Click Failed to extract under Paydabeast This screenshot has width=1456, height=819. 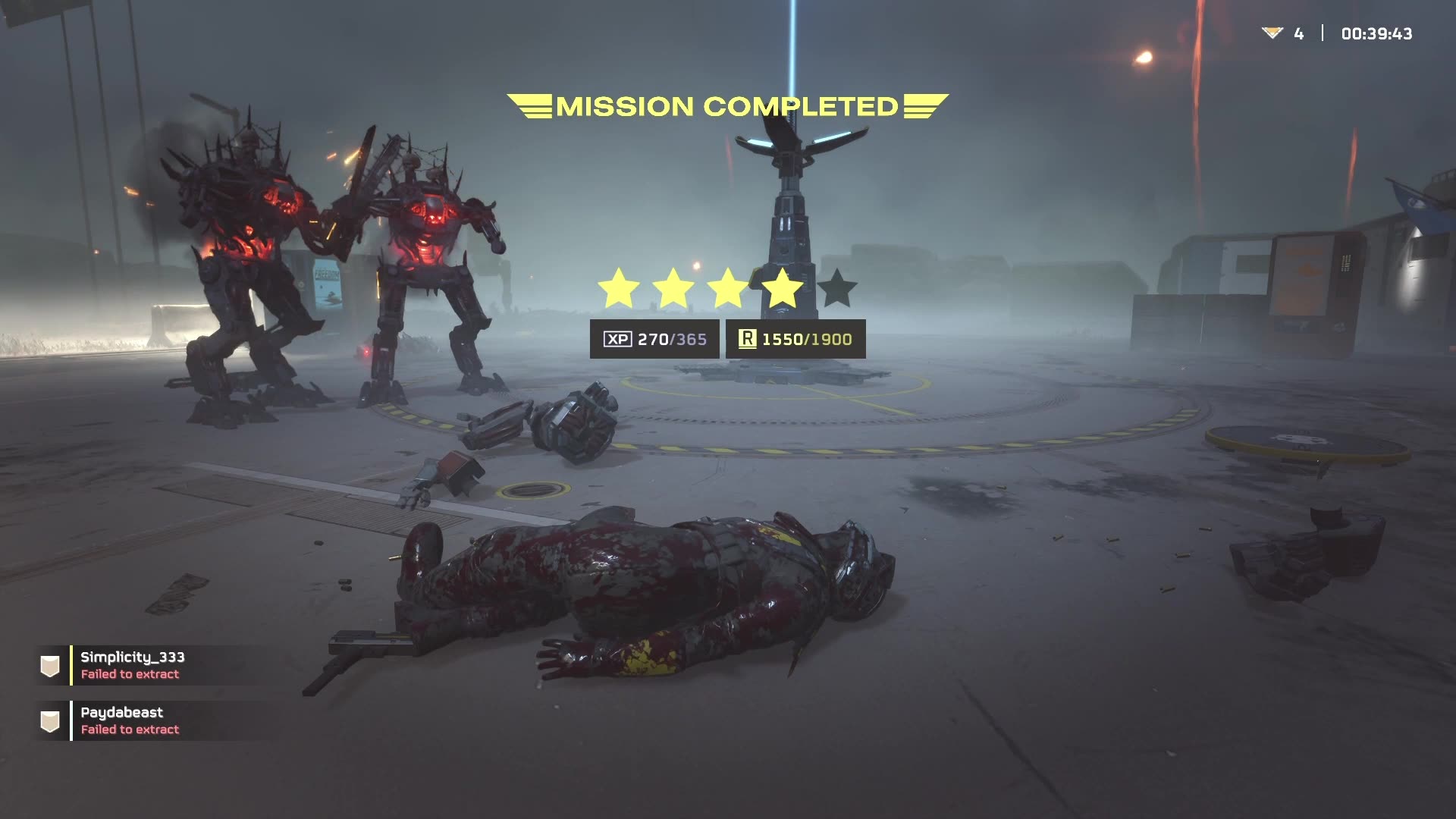tap(129, 730)
